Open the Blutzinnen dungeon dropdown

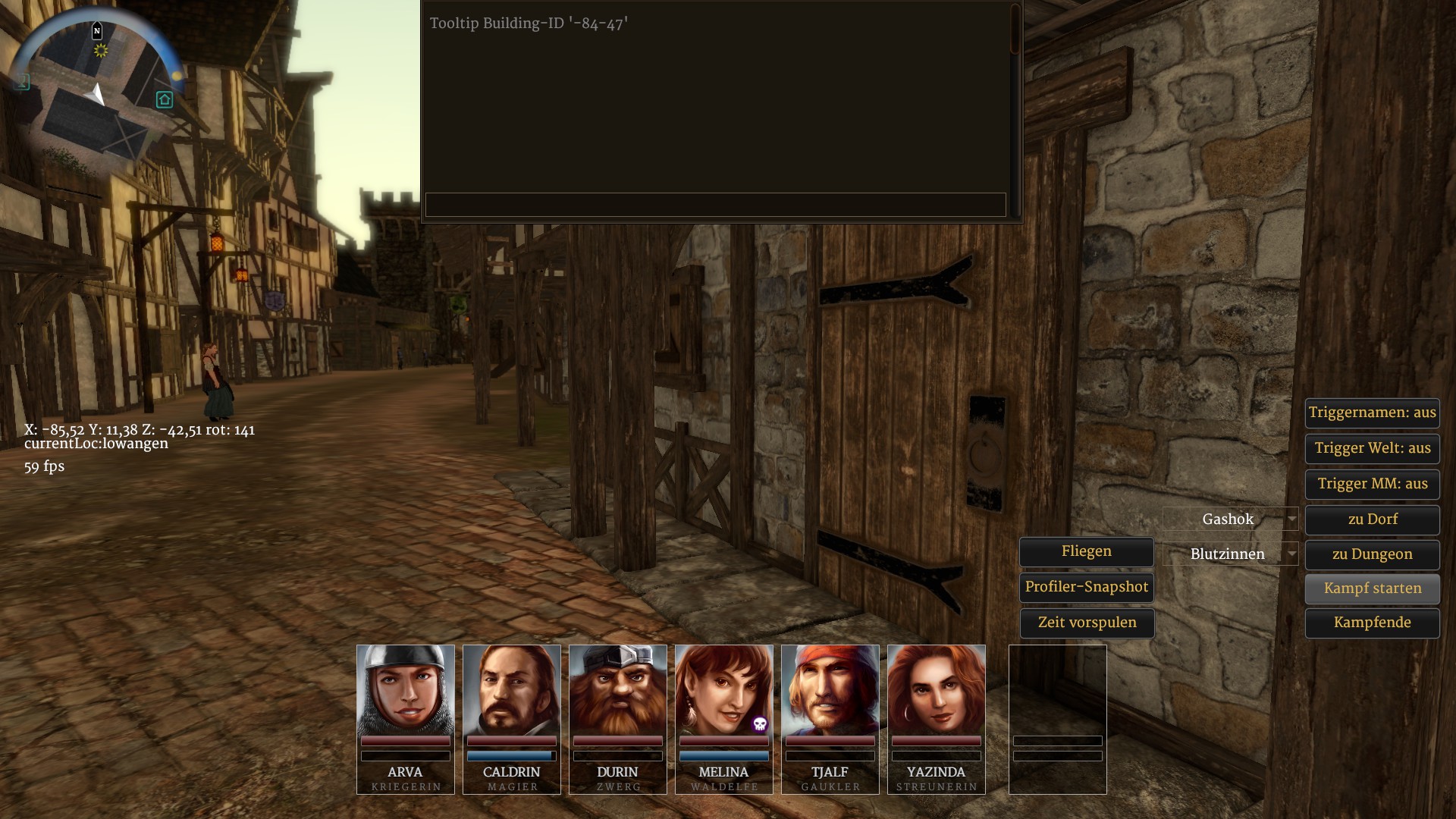[1230, 554]
